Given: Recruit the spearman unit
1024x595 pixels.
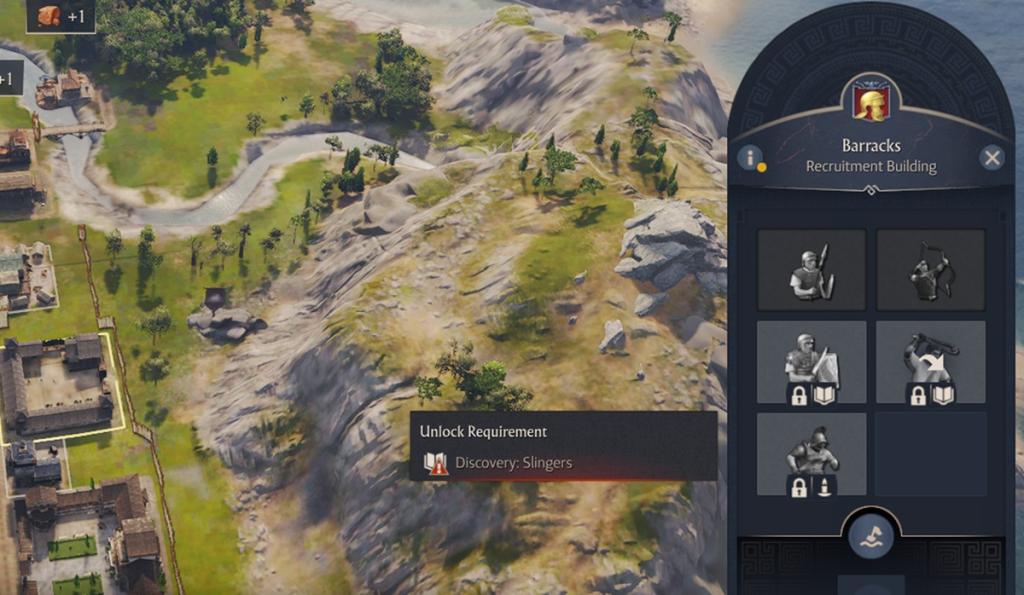Looking at the screenshot, I should pyautogui.click(x=811, y=270).
